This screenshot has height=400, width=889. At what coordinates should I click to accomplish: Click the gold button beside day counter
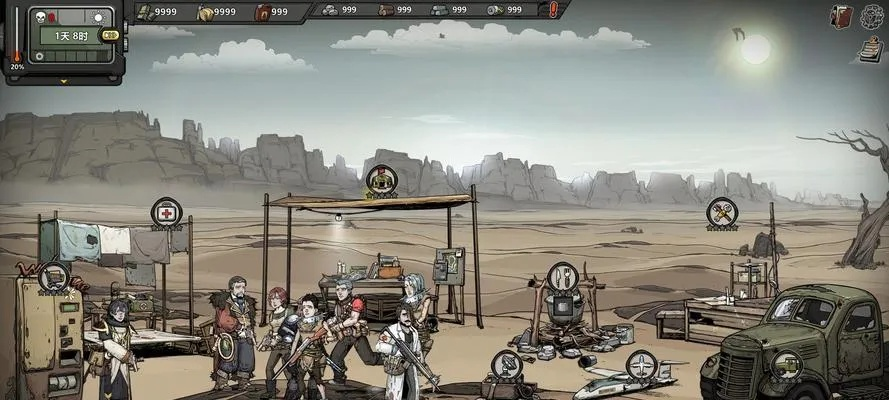(x=110, y=35)
